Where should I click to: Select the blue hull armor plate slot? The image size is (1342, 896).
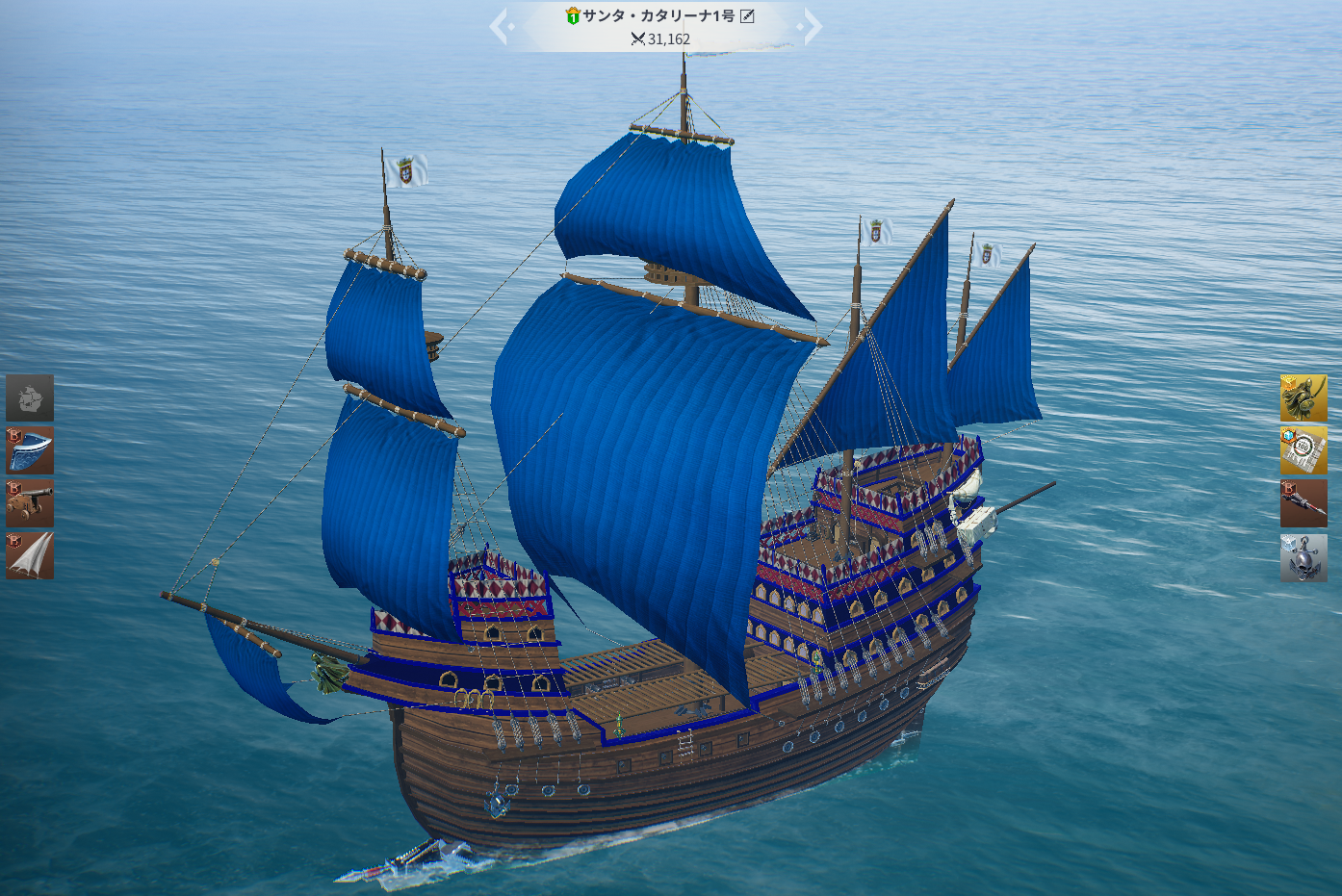(30, 450)
